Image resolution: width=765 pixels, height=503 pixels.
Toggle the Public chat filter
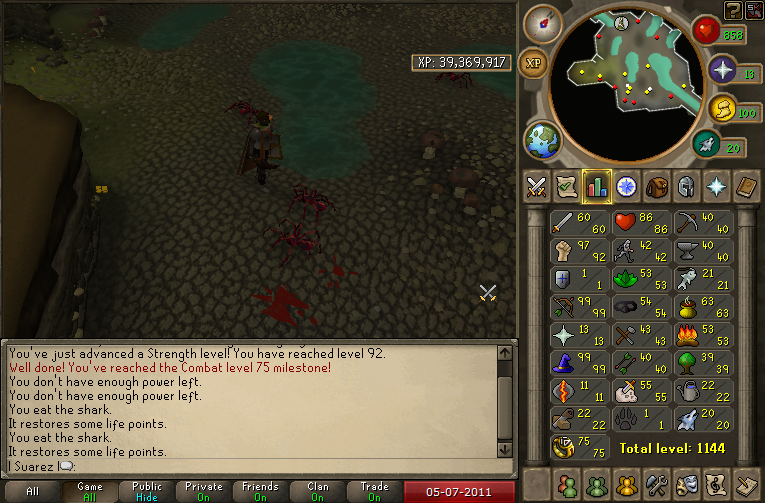click(x=147, y=491)
